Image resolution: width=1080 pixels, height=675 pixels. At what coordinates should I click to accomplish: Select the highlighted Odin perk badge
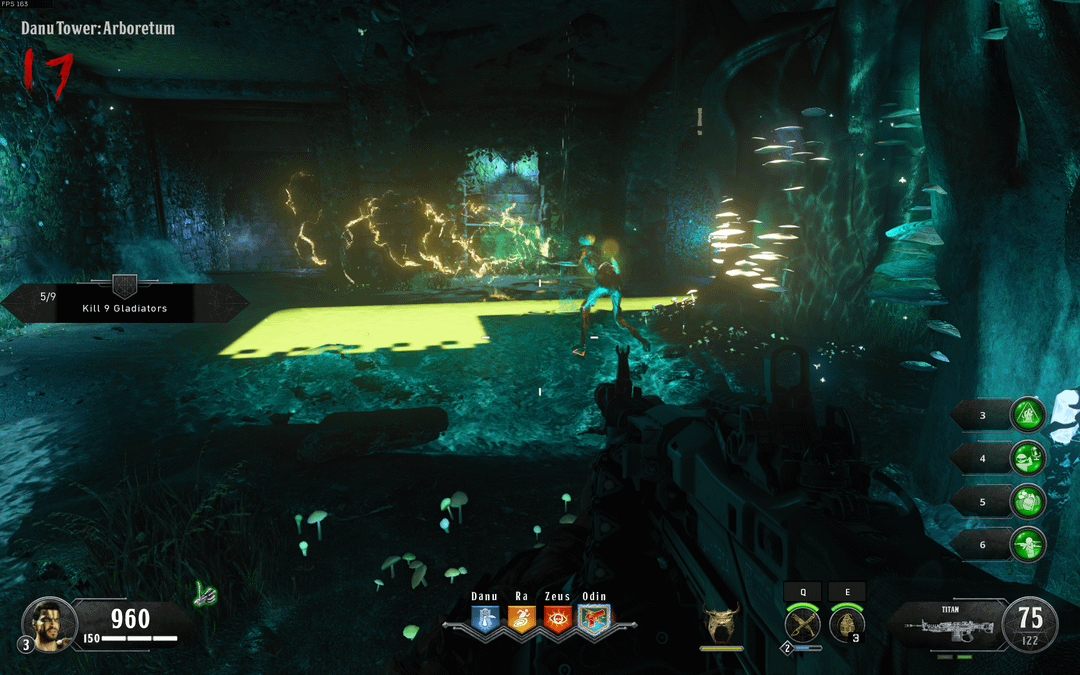pos(593,619)
